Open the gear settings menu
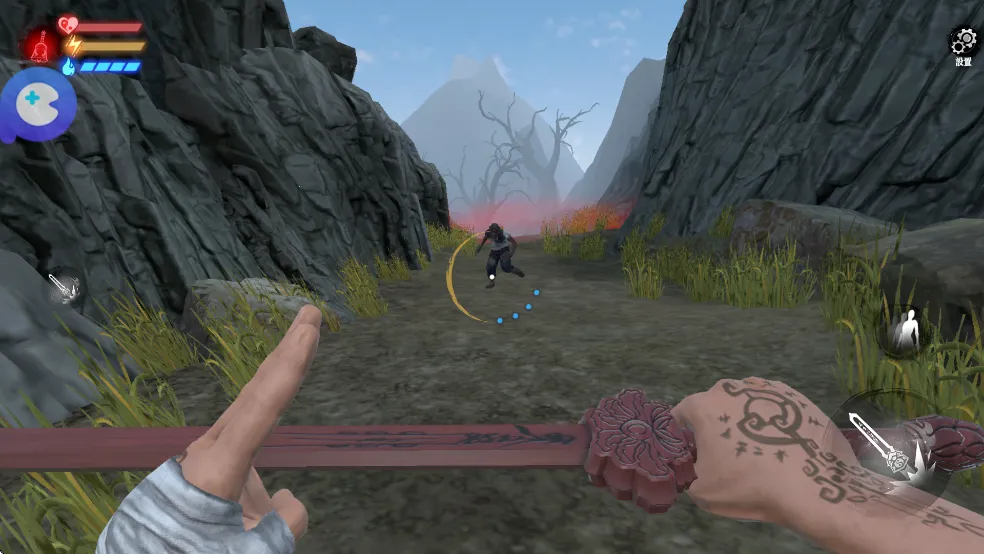Viewport: 984px width, 554px height. click(963, 42)
